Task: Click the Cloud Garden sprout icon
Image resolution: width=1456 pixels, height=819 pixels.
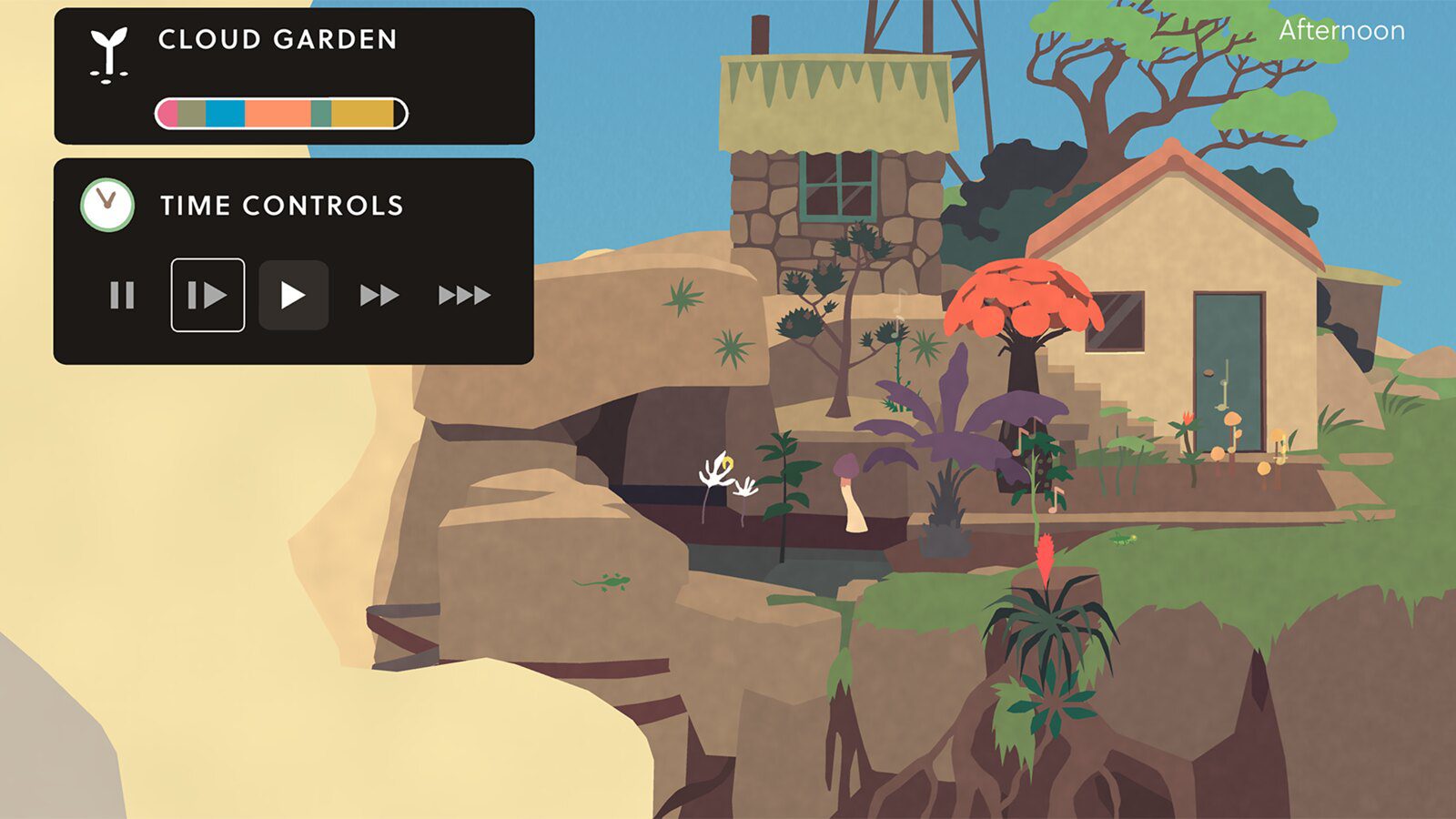Action: click(x=109, y=55)
